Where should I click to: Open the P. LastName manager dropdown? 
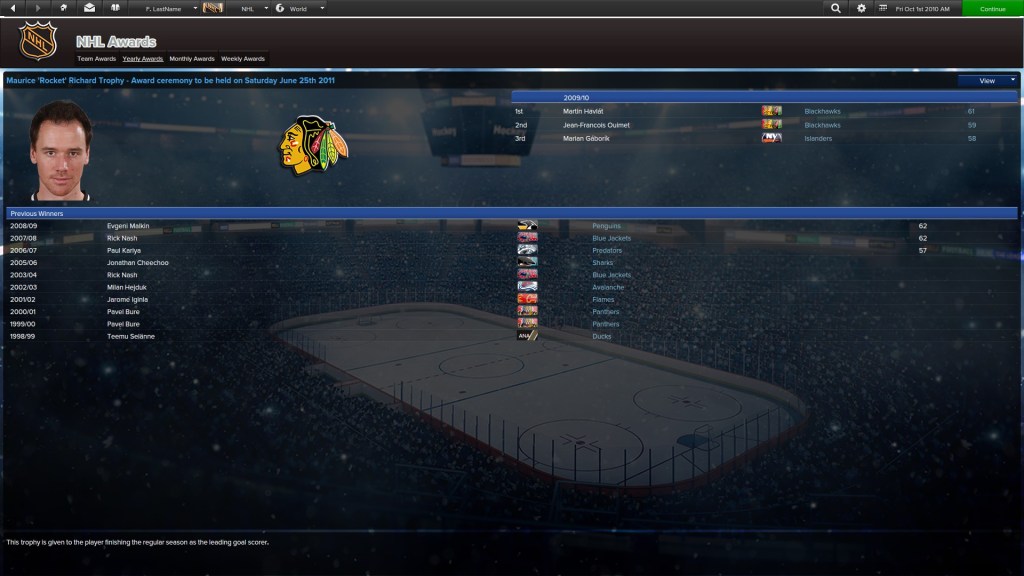164,8
